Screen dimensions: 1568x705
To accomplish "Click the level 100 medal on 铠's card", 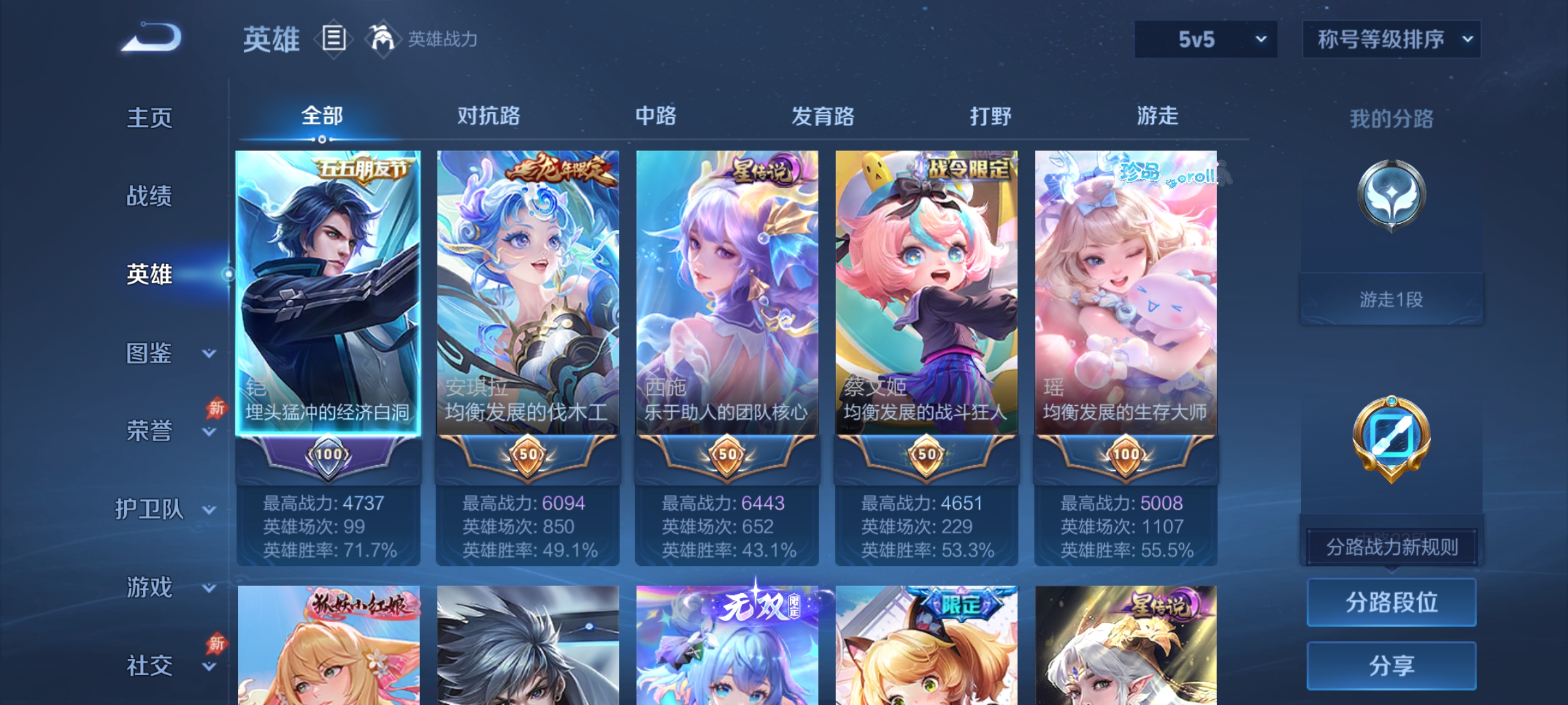I will tap(326, 455).
